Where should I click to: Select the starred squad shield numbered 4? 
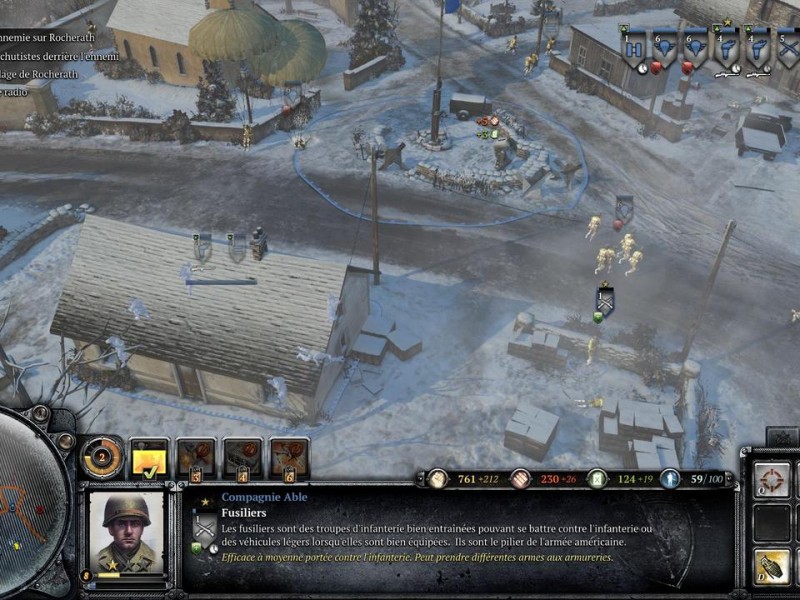coord(725,48)
